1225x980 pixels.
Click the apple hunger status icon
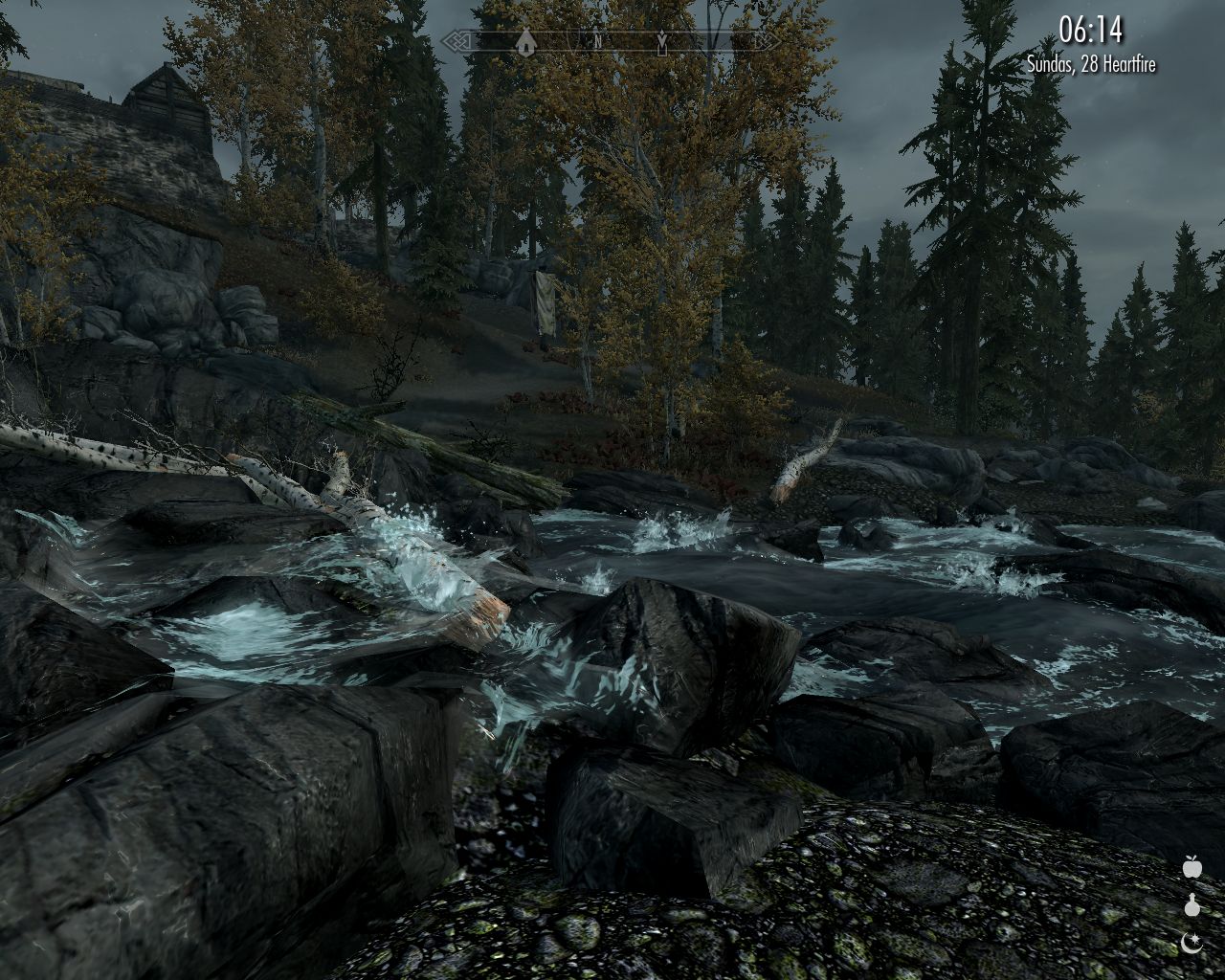[1192, 867]
